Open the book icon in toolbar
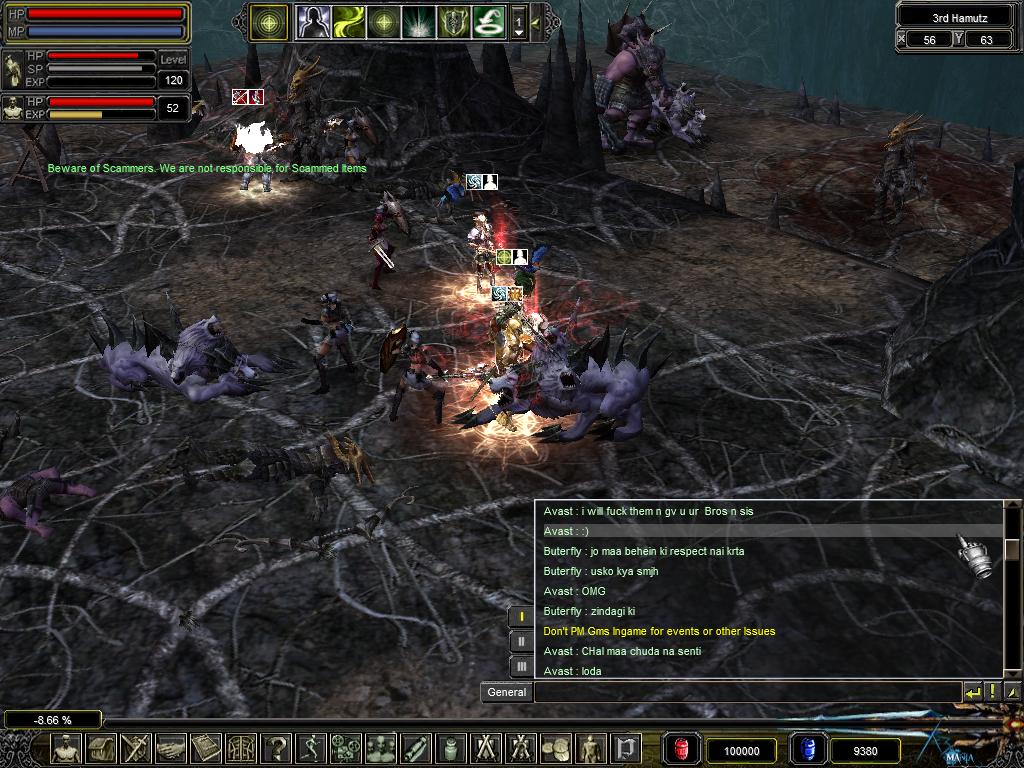1024x768 pixels. click(x=206, y=748)
